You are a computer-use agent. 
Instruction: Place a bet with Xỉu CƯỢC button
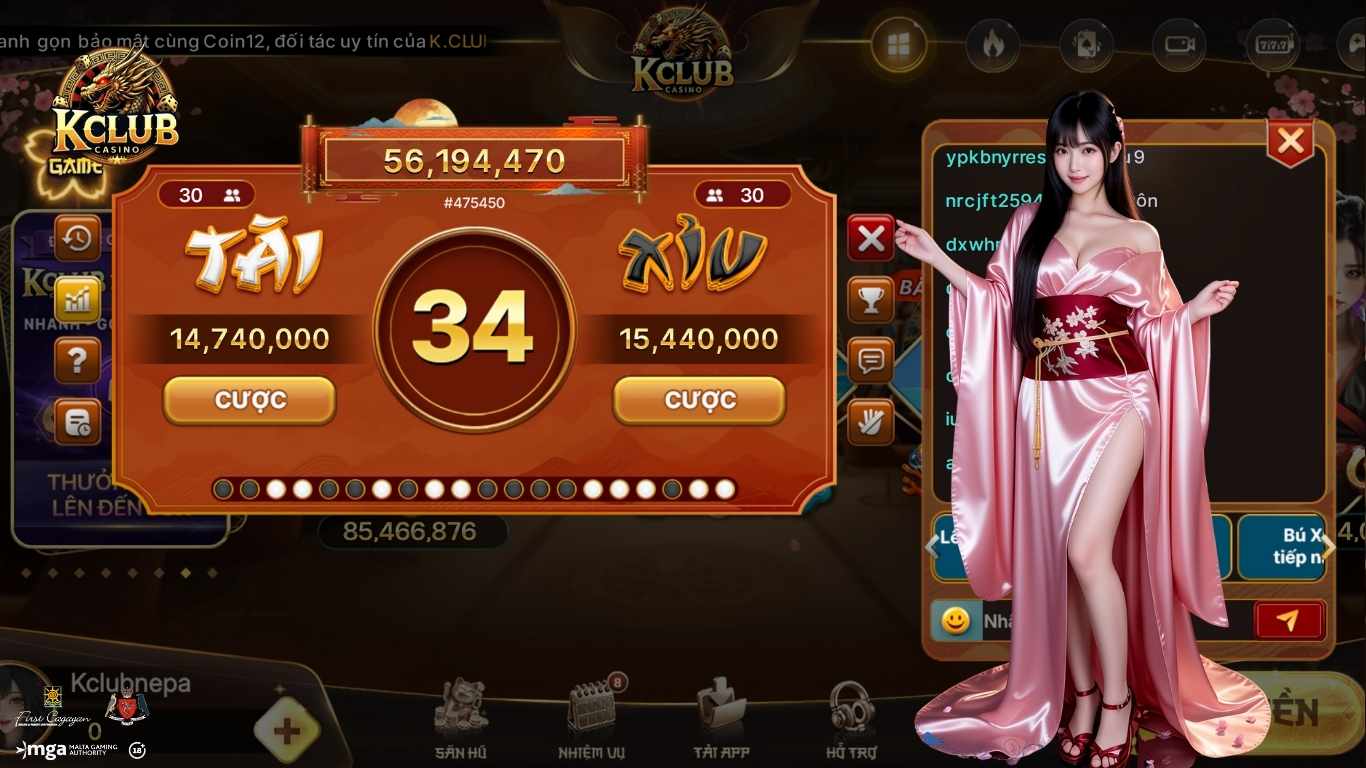click(699, 400)
